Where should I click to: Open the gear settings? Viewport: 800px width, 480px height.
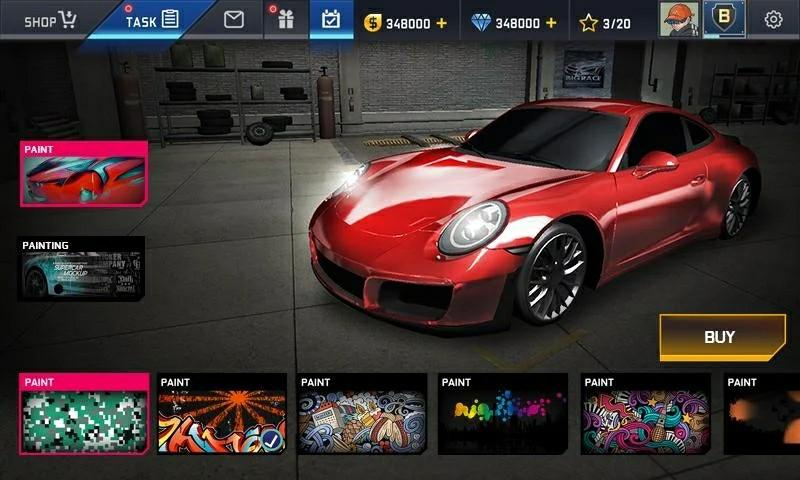pos(773,19)
